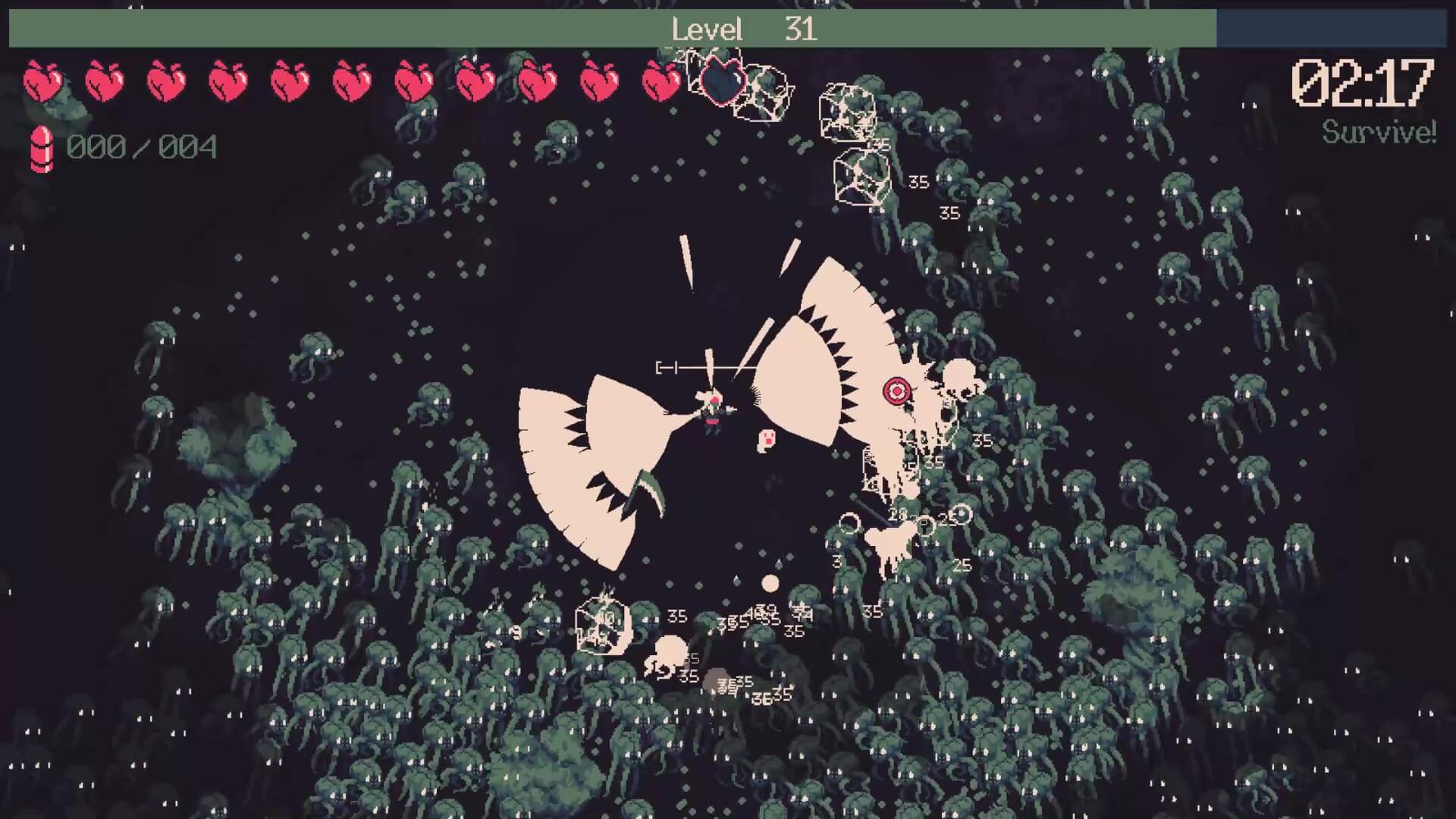Click the small heart pickup near the player
1456x819 pixels.
(767, 438)
